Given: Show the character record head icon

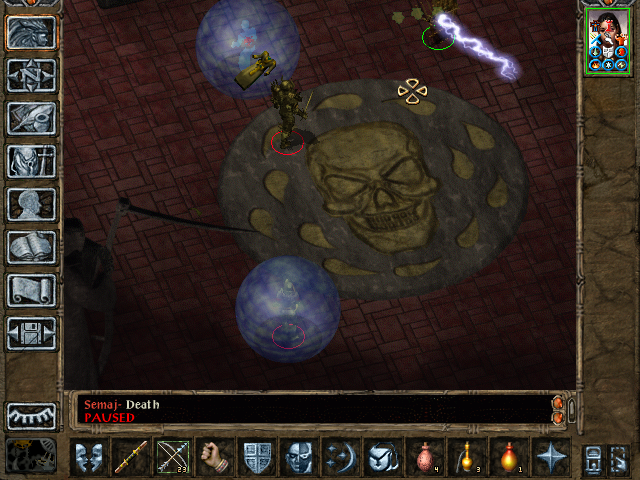Looking at the screenshot, I should 32,204.
